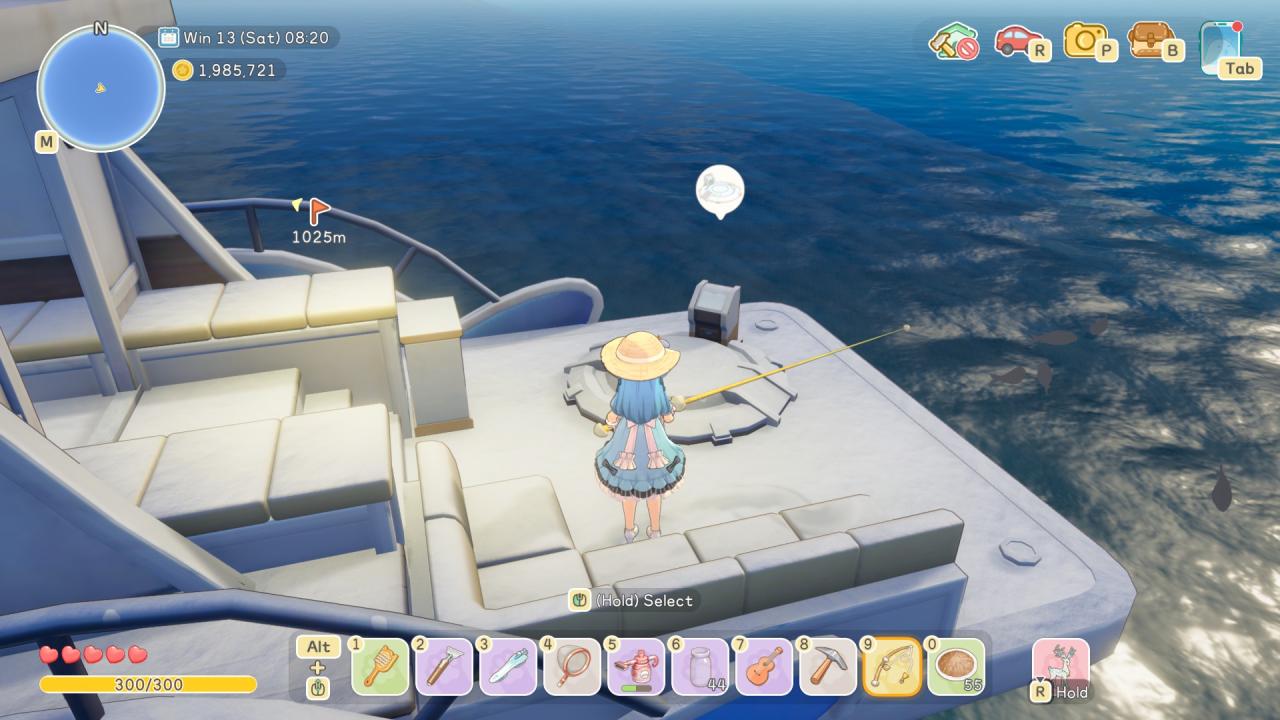Equip the guitar in slot 7
This screenshot has height=720, width=1280.
(764, 667)
